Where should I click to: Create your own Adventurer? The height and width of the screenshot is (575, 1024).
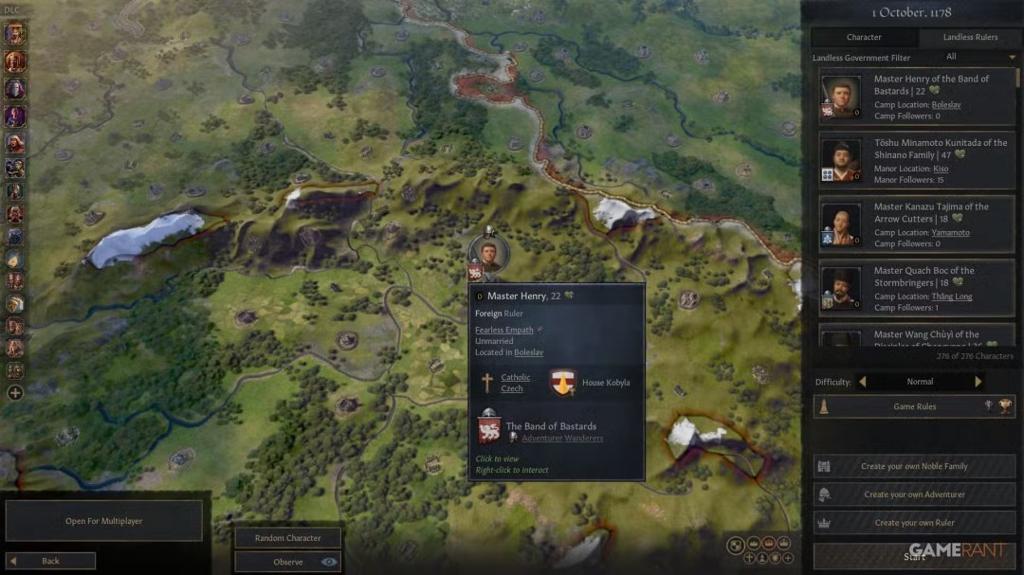click(x=914, y=495)
